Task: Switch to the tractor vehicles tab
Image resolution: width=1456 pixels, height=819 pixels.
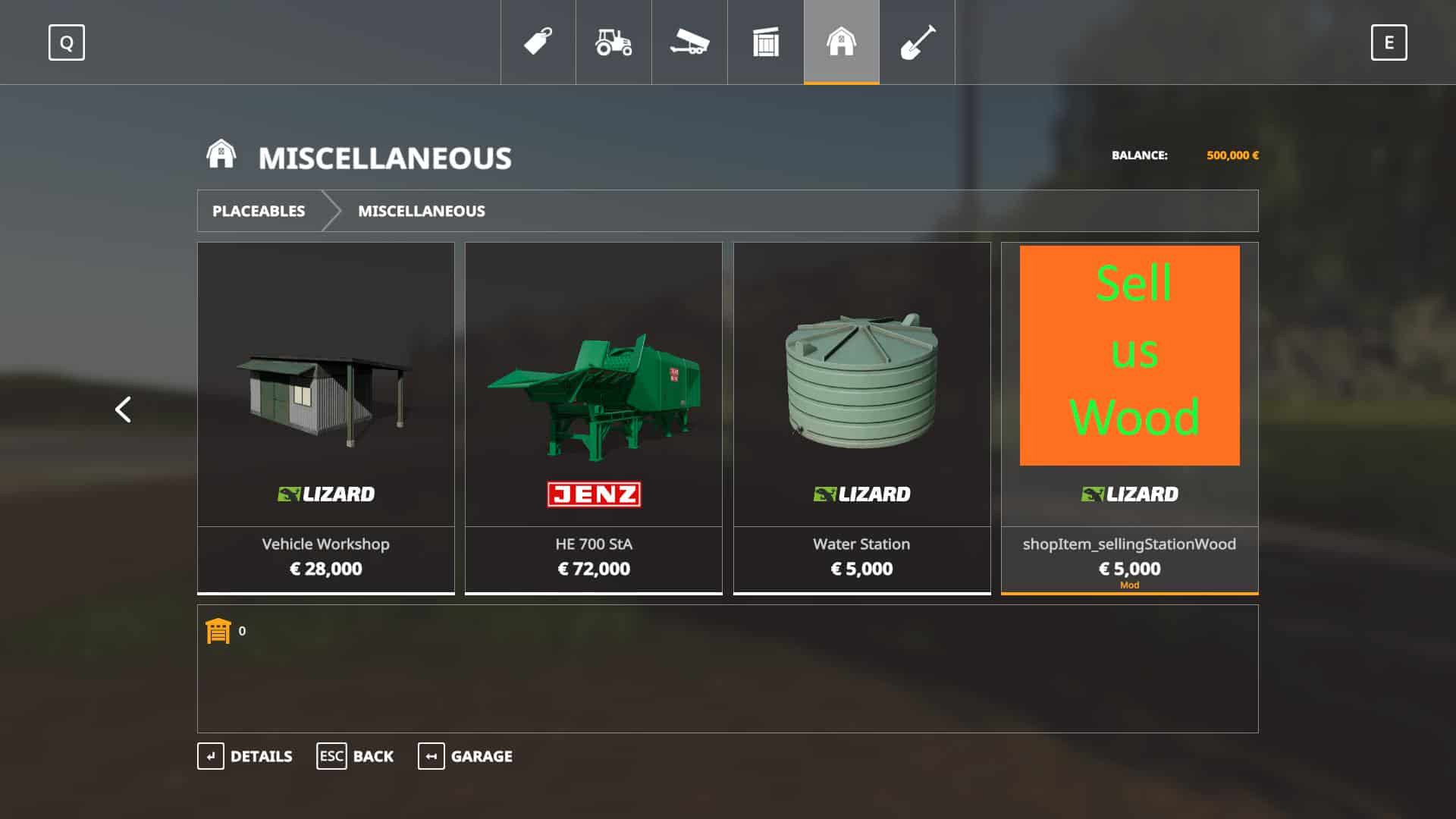Action: point(613,42)
